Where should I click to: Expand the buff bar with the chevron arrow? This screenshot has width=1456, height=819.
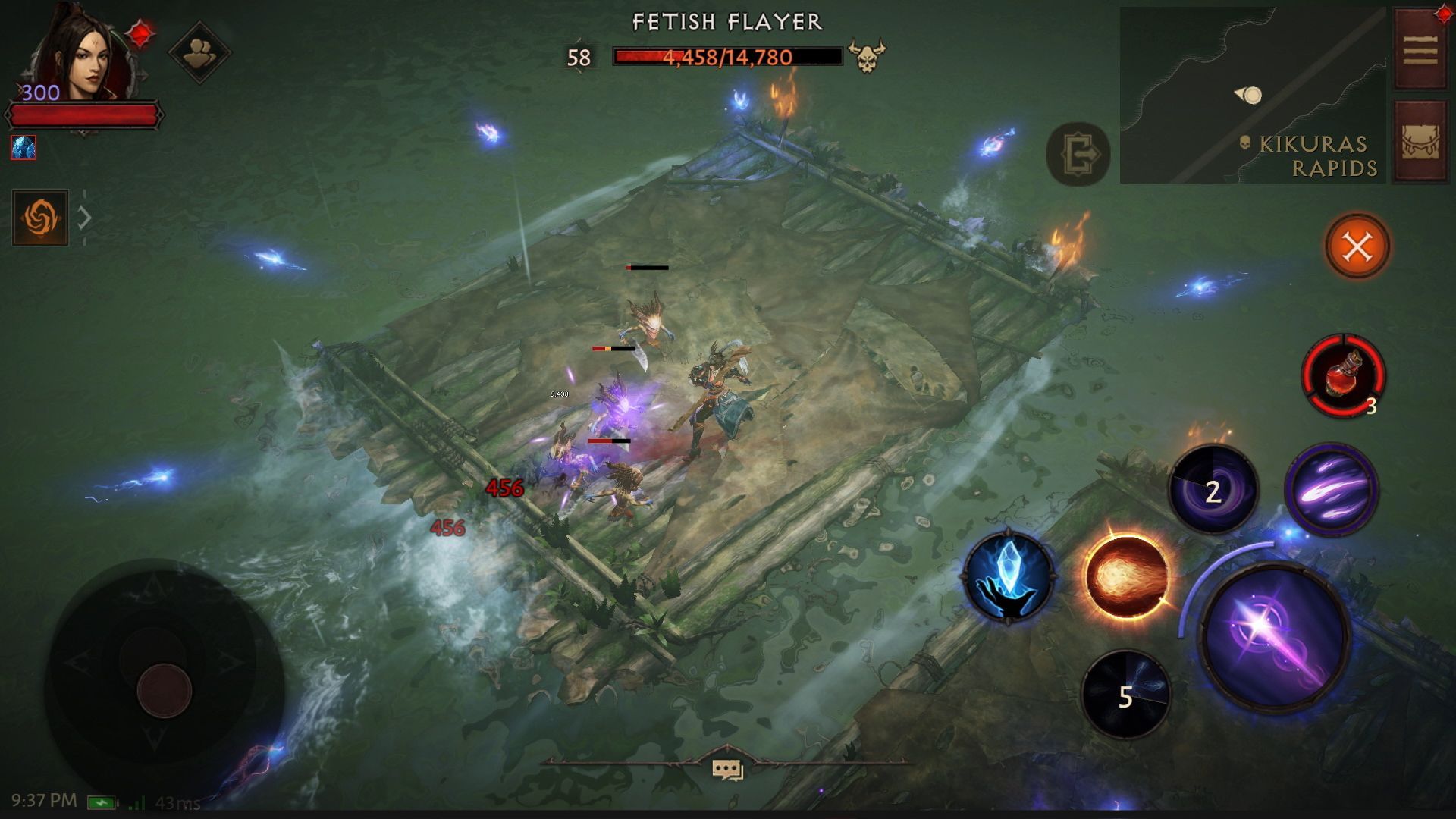(86, 218)
